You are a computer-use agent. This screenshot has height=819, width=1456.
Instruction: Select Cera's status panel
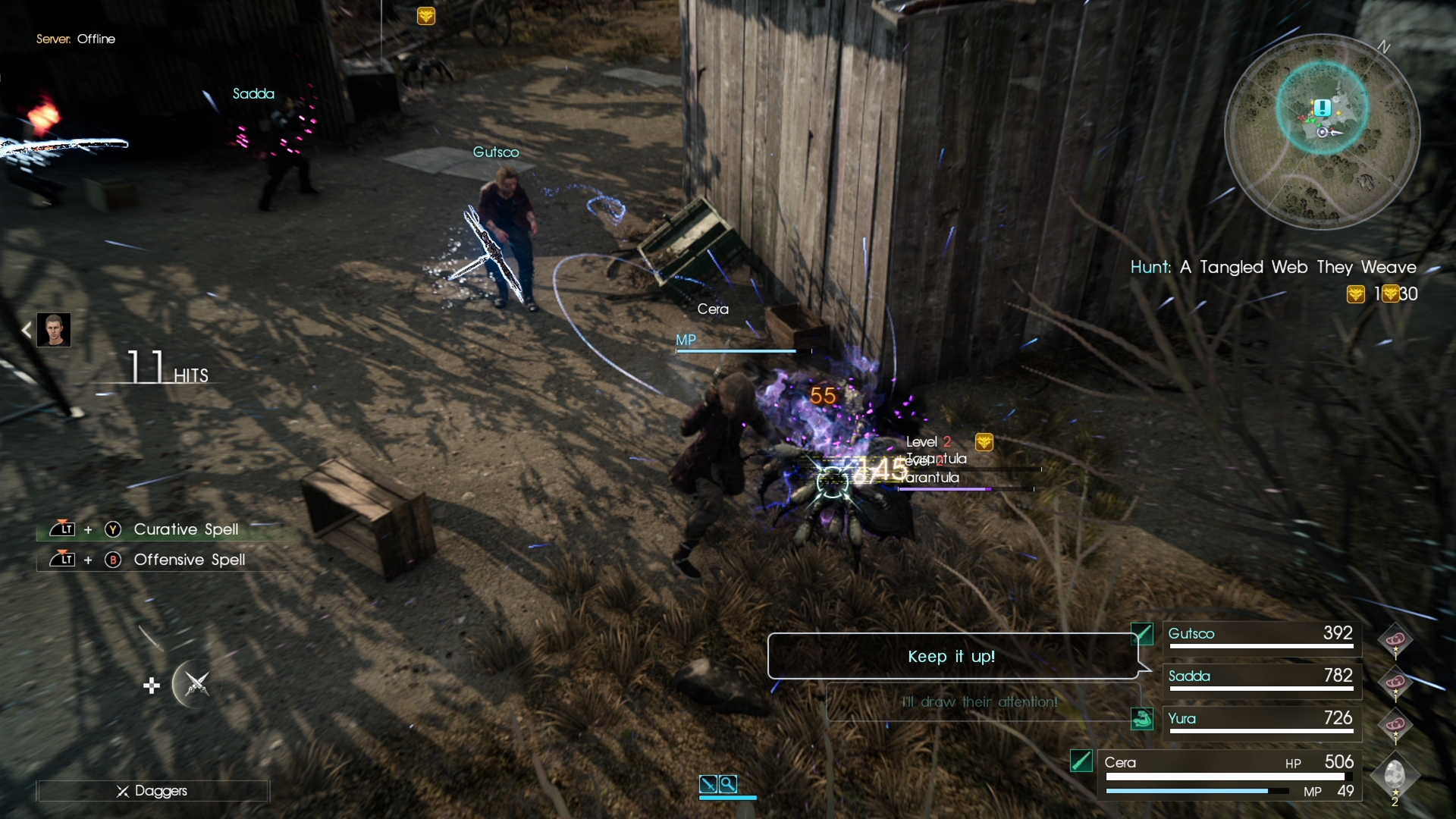click(x=1228, y=773)
